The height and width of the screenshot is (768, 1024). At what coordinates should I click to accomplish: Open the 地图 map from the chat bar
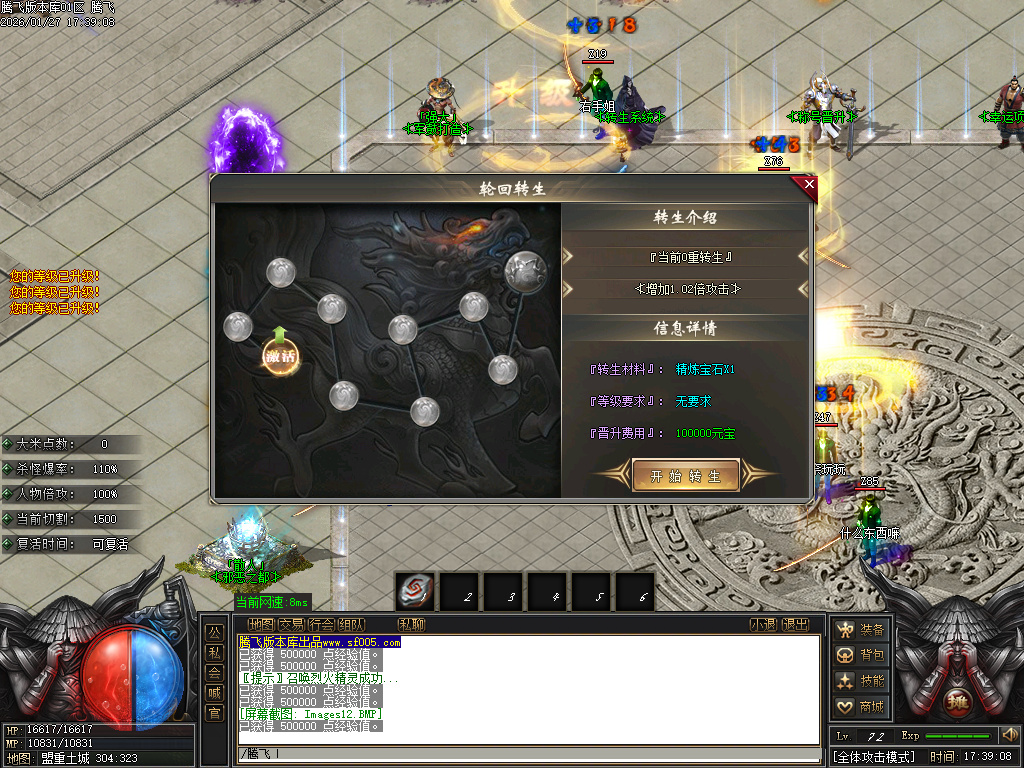click(x=261, y=625)
